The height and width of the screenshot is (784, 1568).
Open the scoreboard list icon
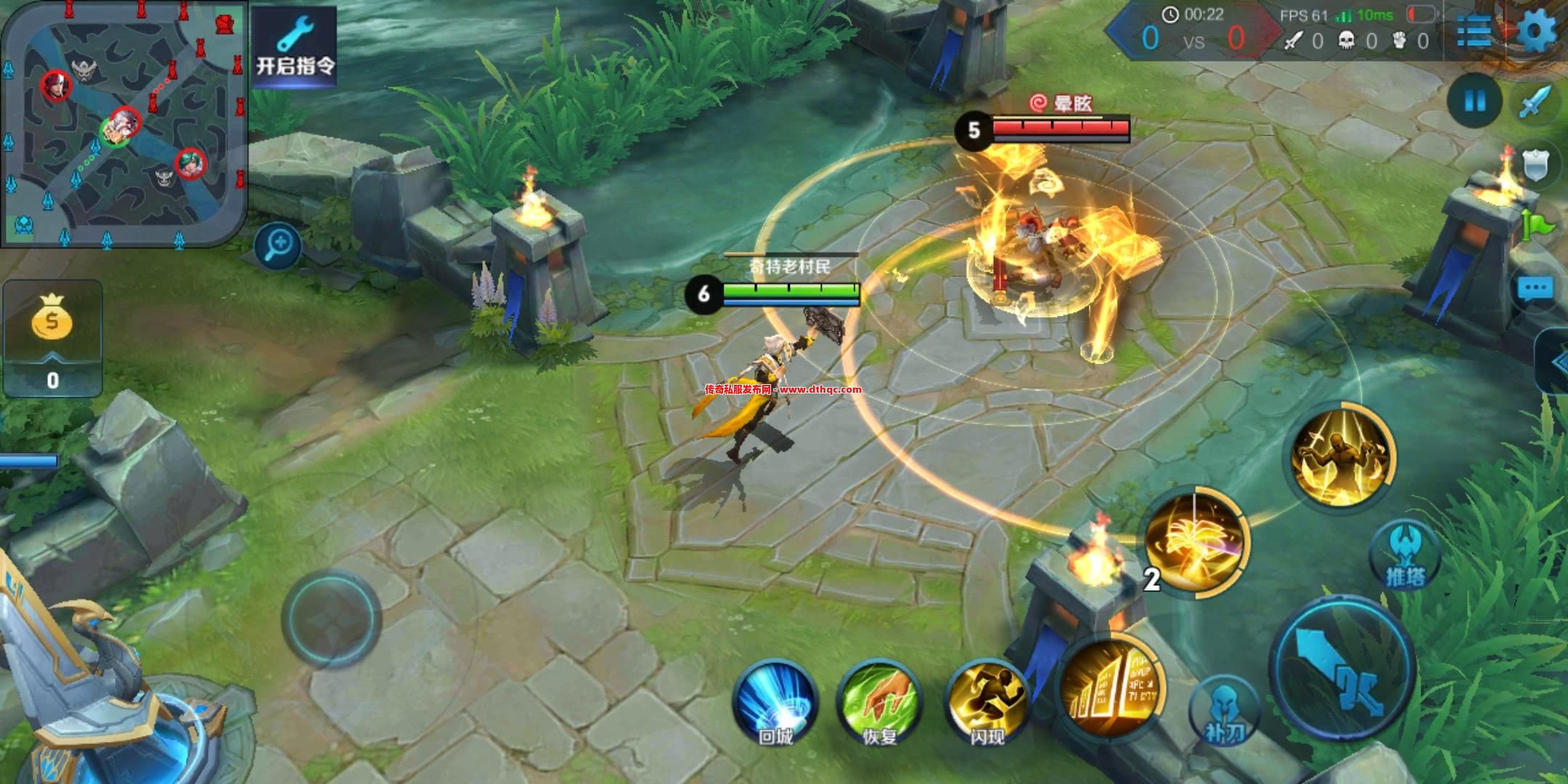1474,32
